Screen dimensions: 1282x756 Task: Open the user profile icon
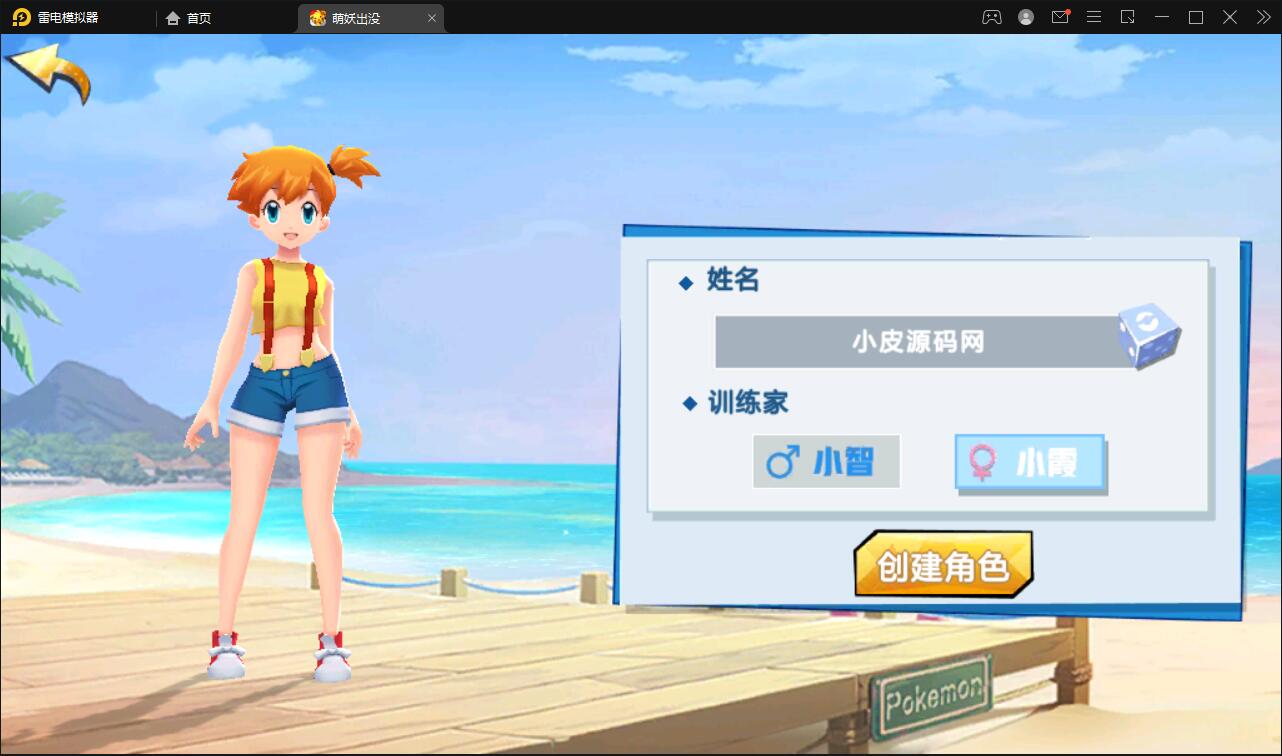(1025, 17)
